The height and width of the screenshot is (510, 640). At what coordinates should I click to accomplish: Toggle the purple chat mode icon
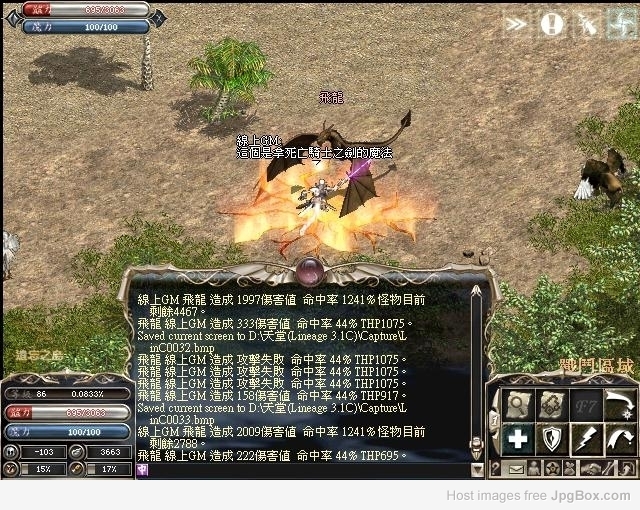coord(143,469)
